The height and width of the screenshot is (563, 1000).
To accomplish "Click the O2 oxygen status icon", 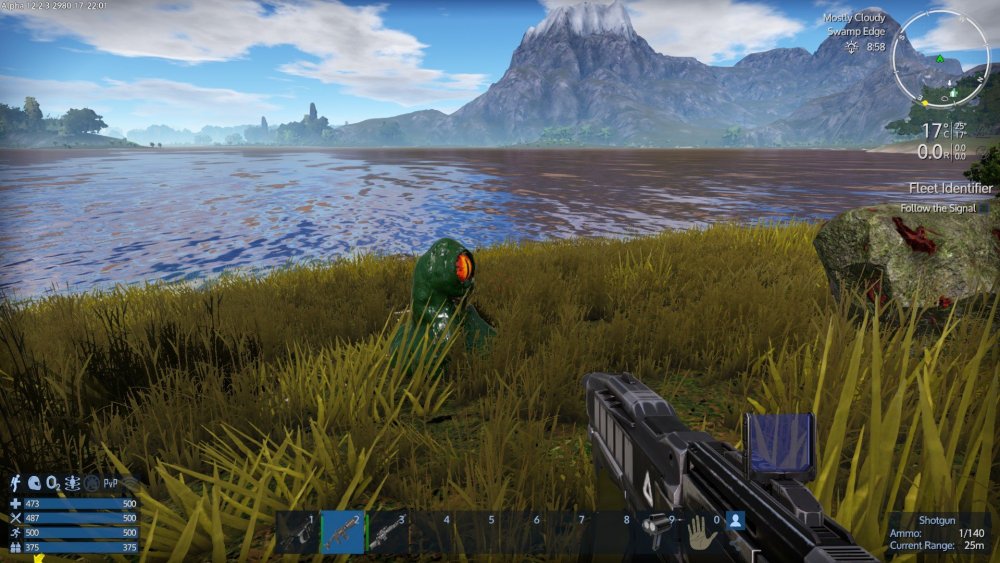I will [x=53, y=482].
